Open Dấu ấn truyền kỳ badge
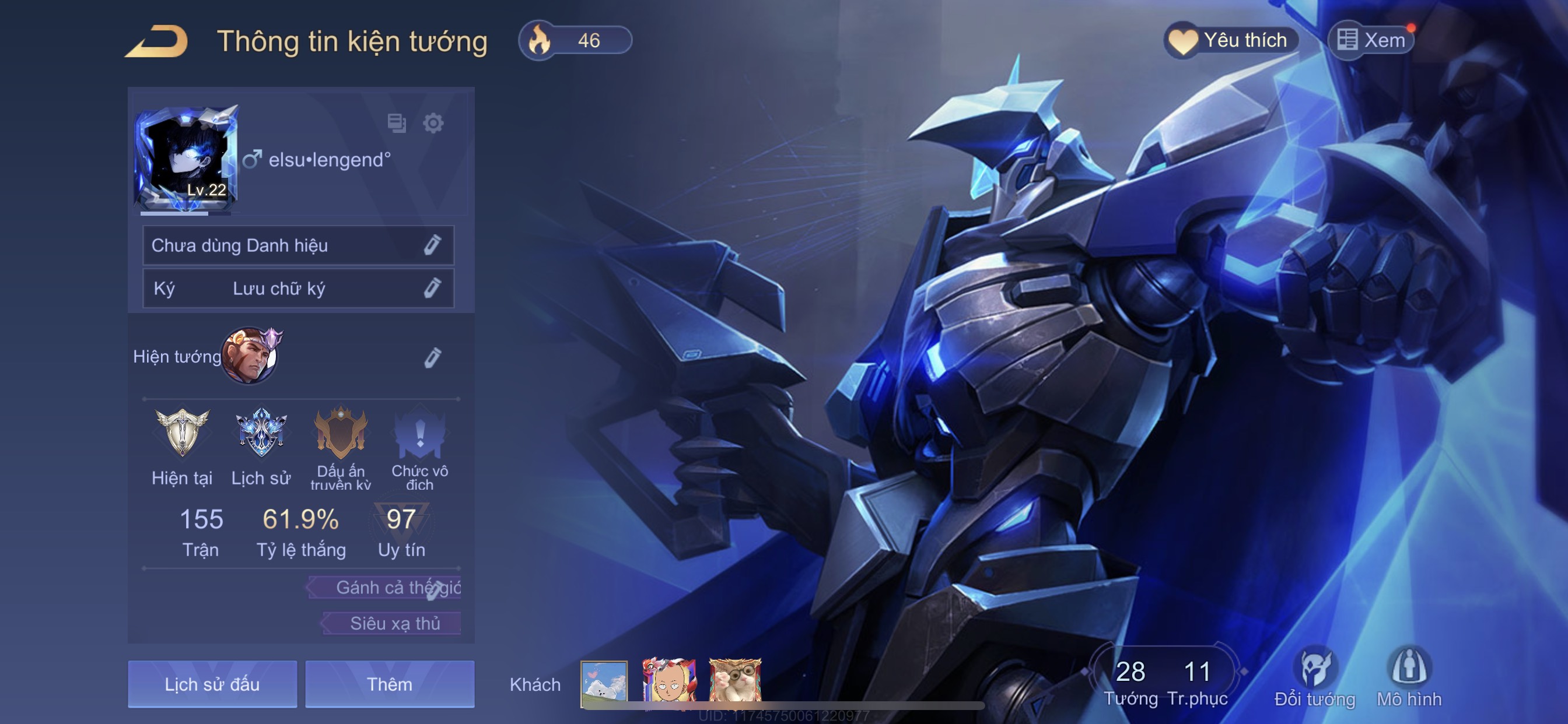Image resolution: width=1568 pixels, height=724 pixels. pos(340,433)
